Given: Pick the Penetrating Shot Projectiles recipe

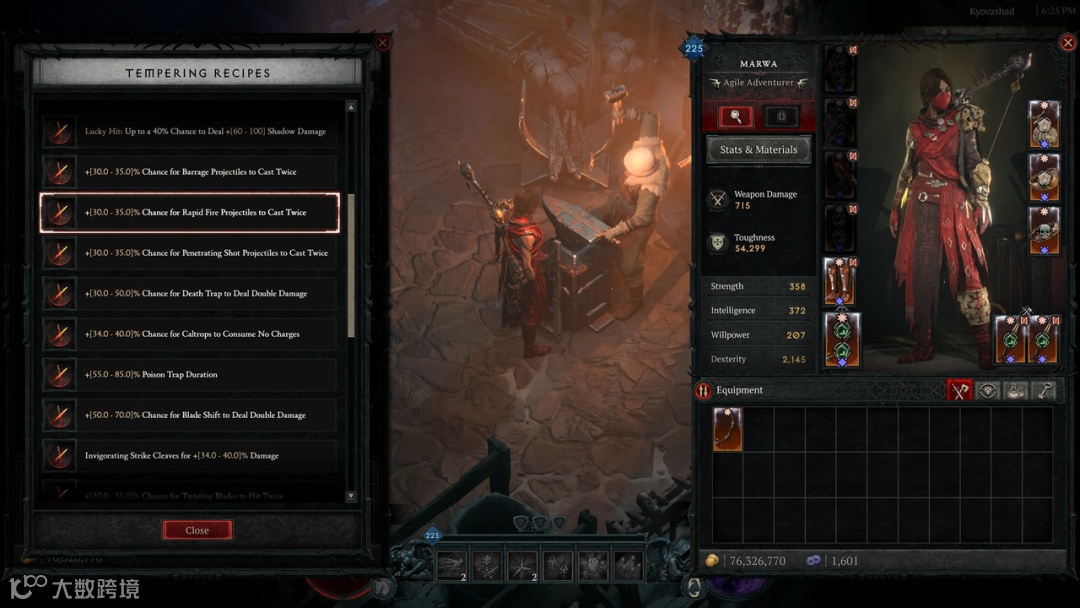Looking at the screenshot, I should click(x=190, y=253).
